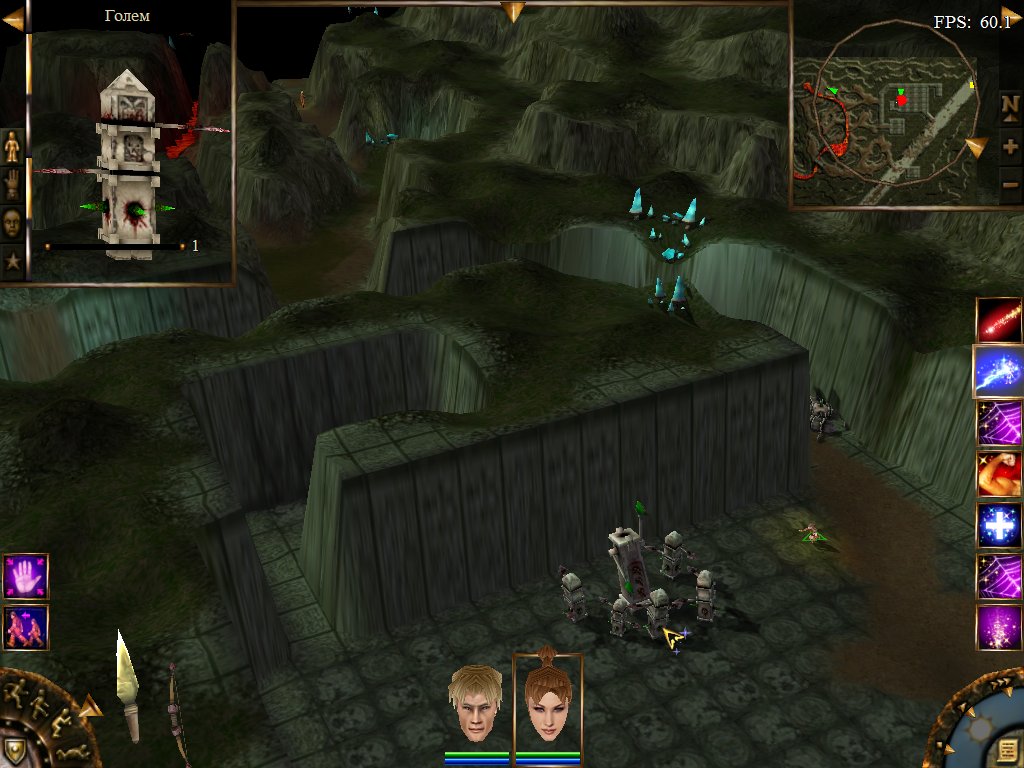Cast the purple sparkle spell

coord(999,628)
